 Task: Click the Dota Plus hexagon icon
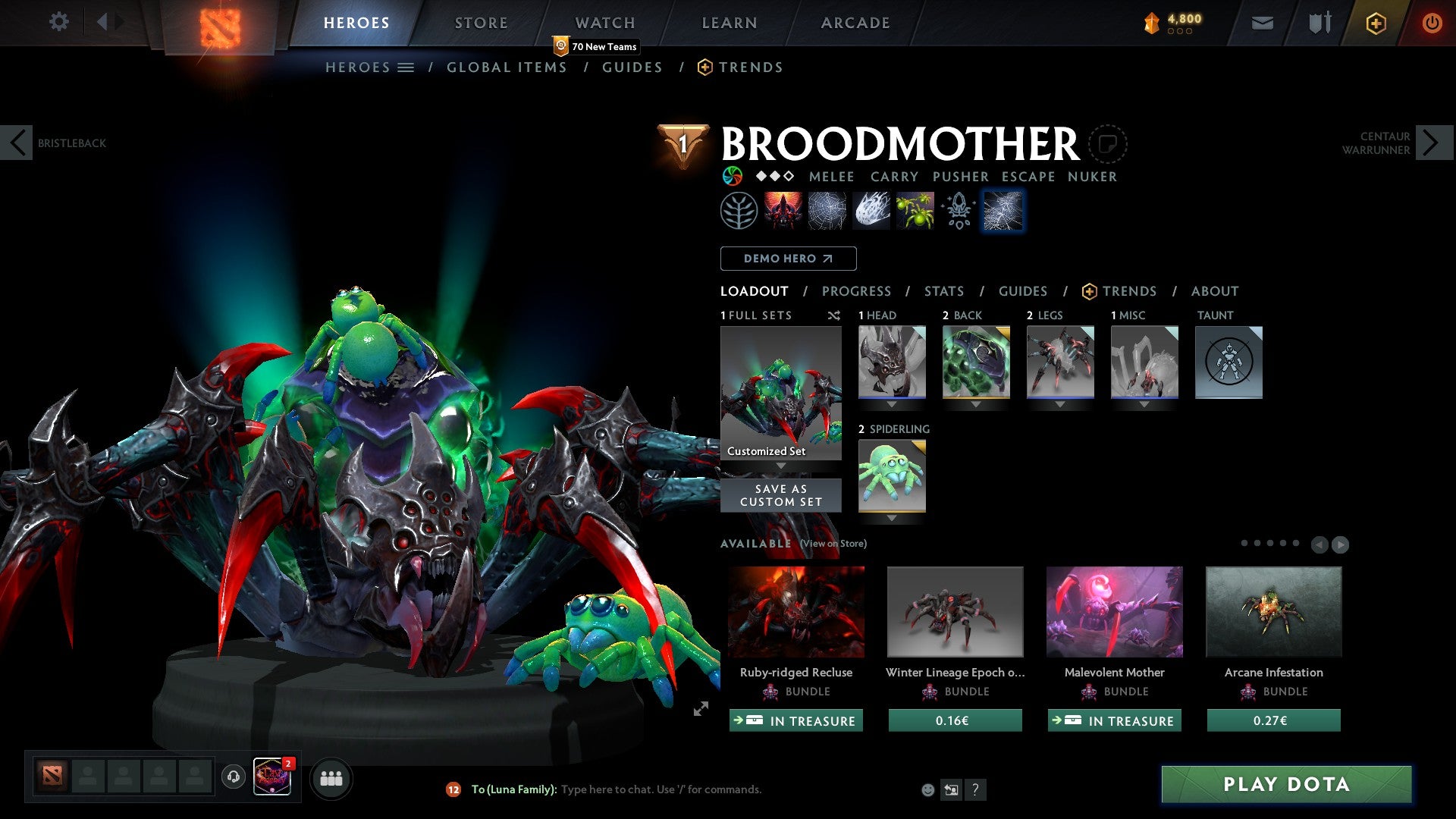pos(1374,23)
